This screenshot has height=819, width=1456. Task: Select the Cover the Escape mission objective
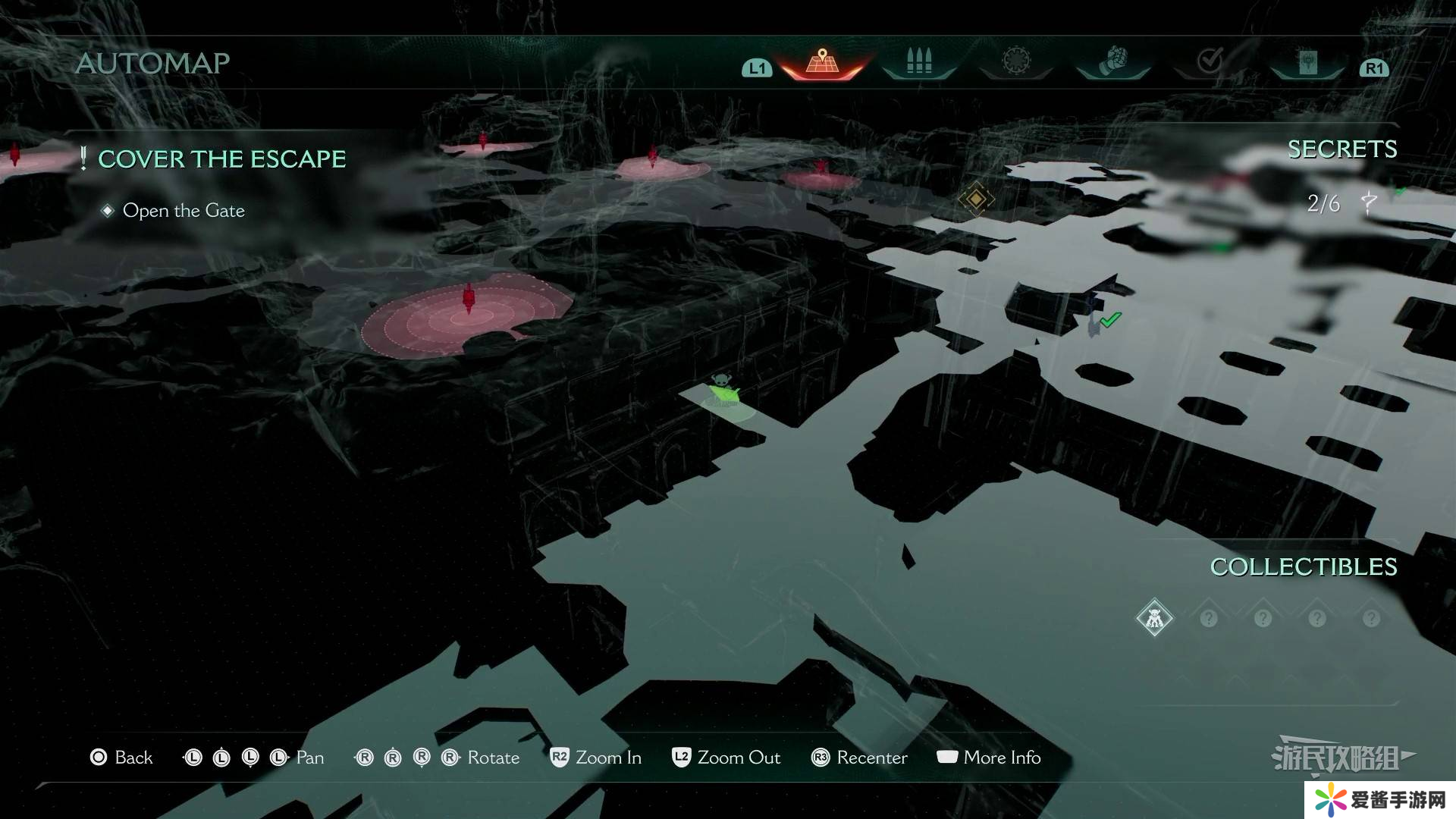pyautogui.click(x=221, y=159)
